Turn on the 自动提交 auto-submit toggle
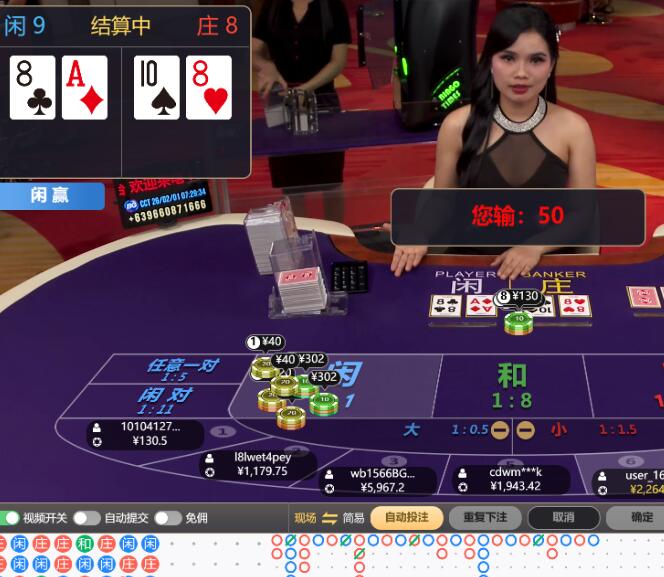Screen dimensions: 664x577 pos(87,518)
